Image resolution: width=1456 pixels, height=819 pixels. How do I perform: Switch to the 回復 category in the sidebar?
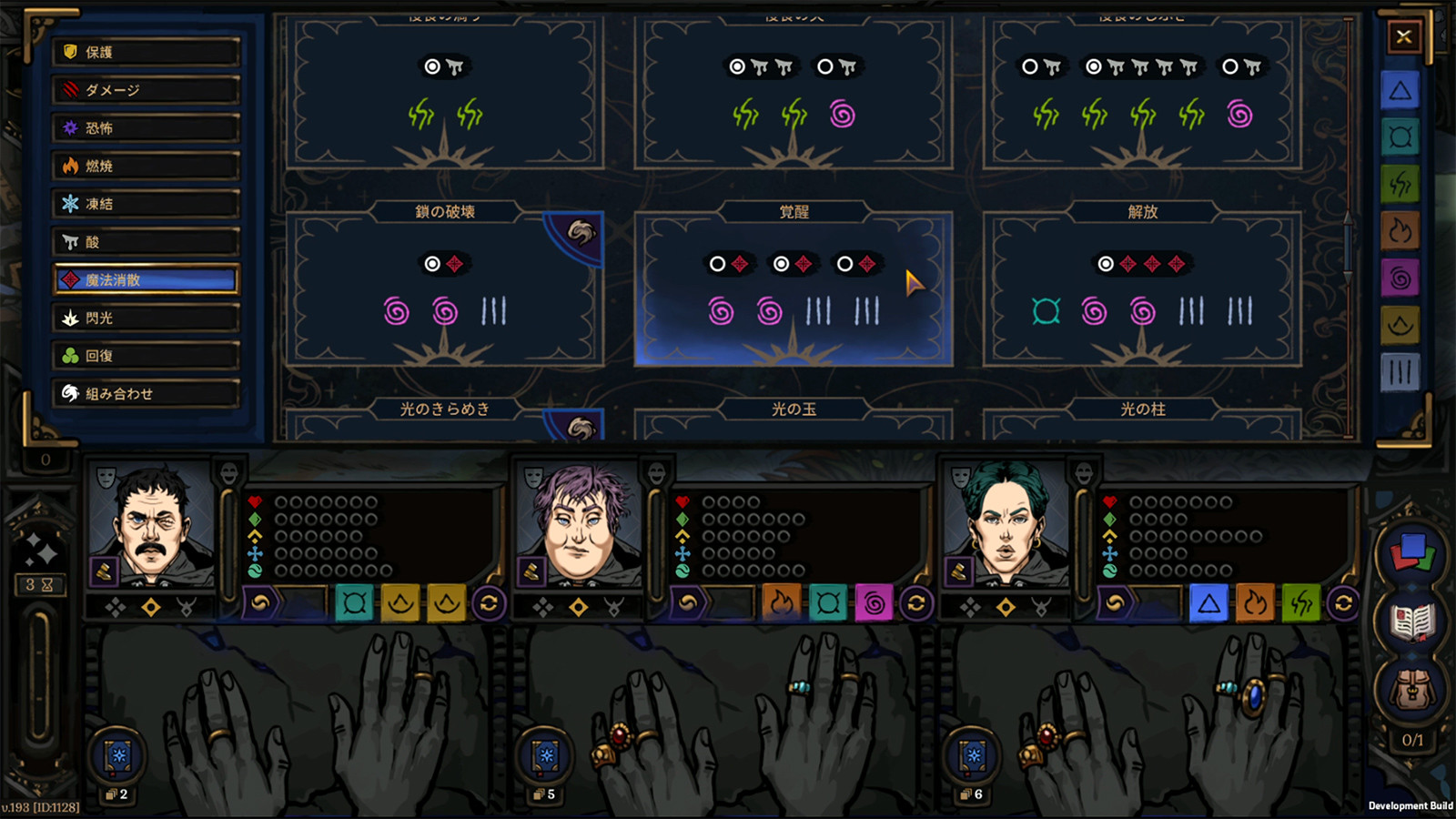[146, 356]
